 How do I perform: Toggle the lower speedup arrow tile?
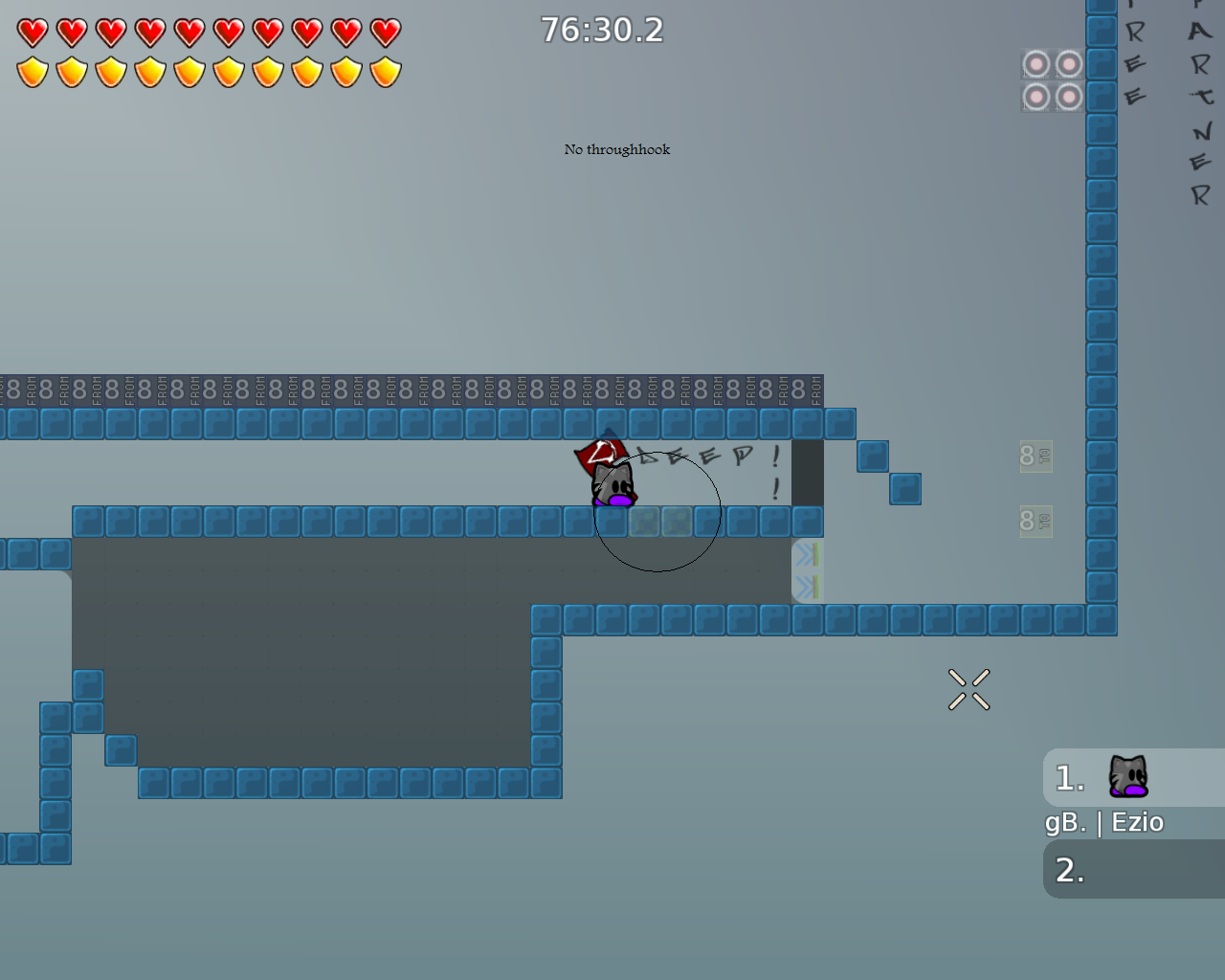pyautogui.click(x=809, y=586)
